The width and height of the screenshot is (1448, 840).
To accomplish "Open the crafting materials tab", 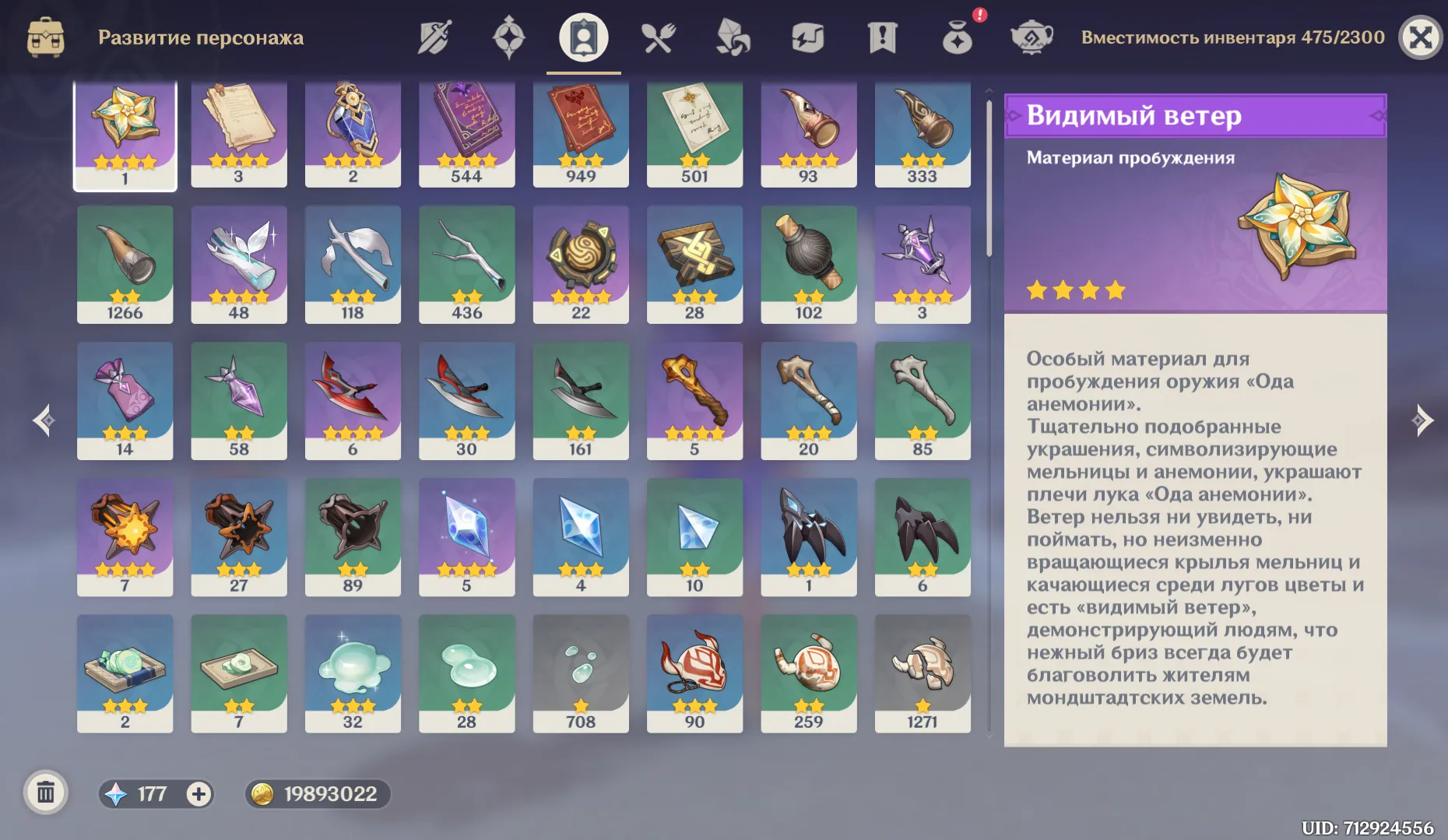I will pyautogui.click(x=733, y=37).
